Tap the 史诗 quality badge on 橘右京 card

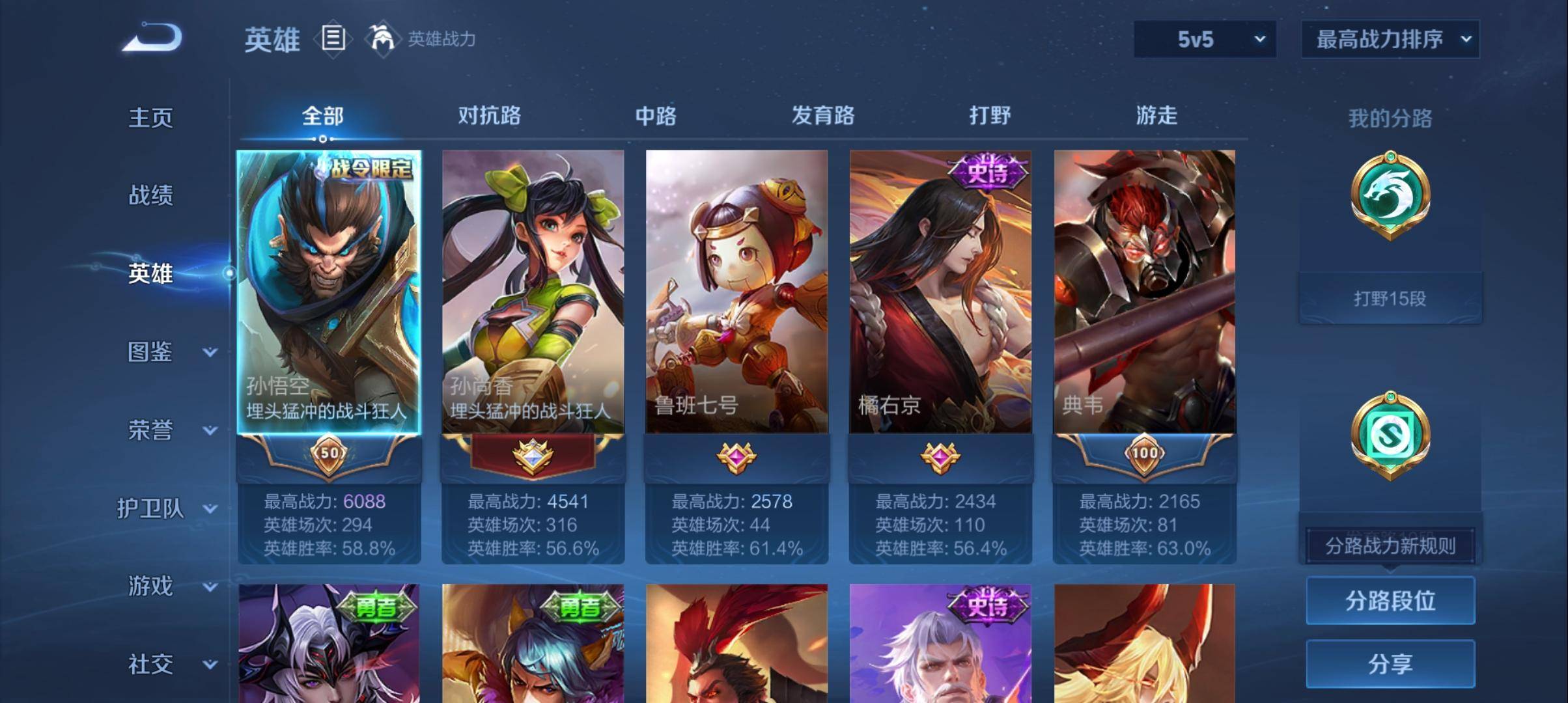pos(985,172)
